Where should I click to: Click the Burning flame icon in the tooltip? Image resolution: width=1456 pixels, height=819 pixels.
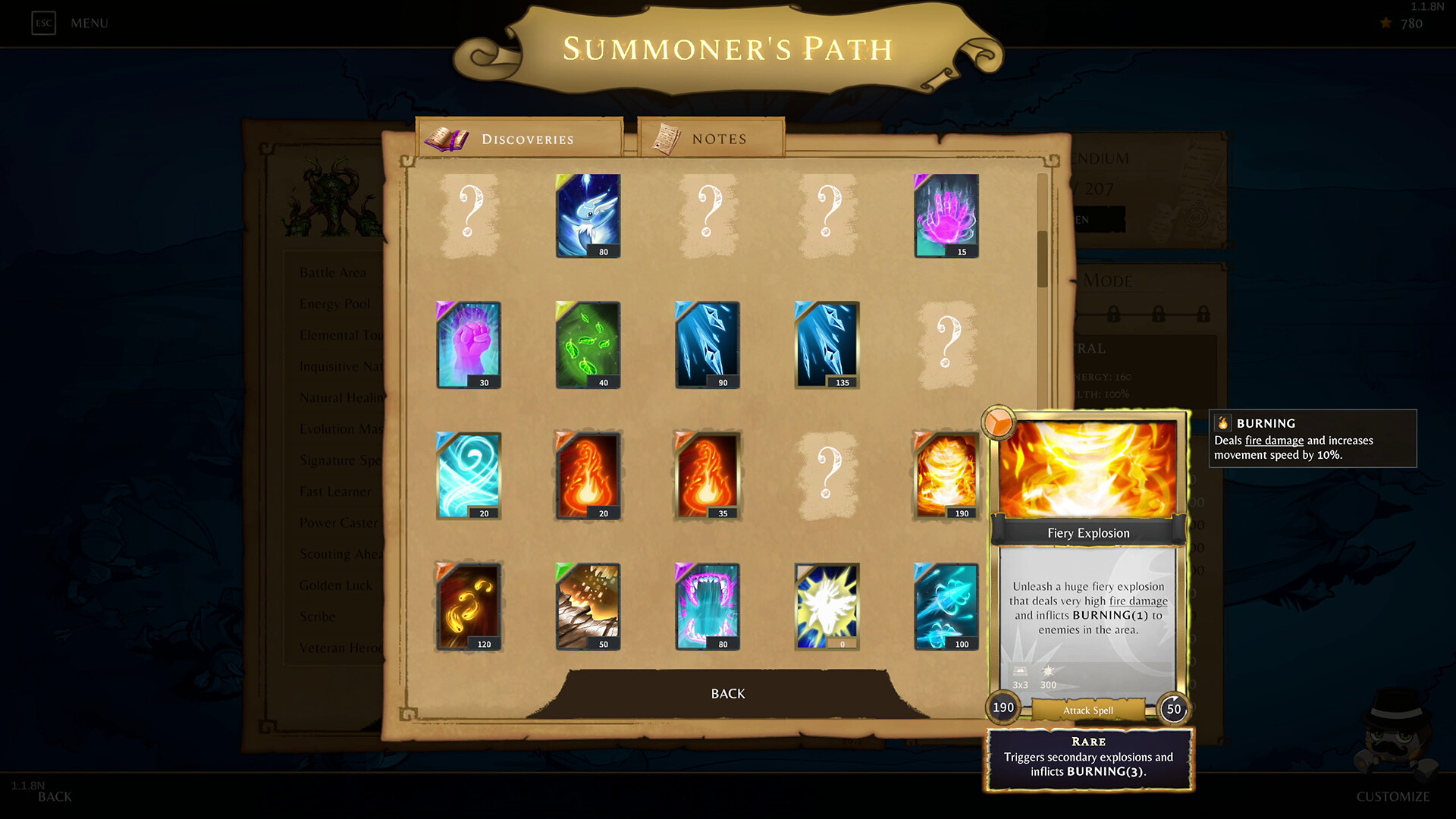point(1222,423)
